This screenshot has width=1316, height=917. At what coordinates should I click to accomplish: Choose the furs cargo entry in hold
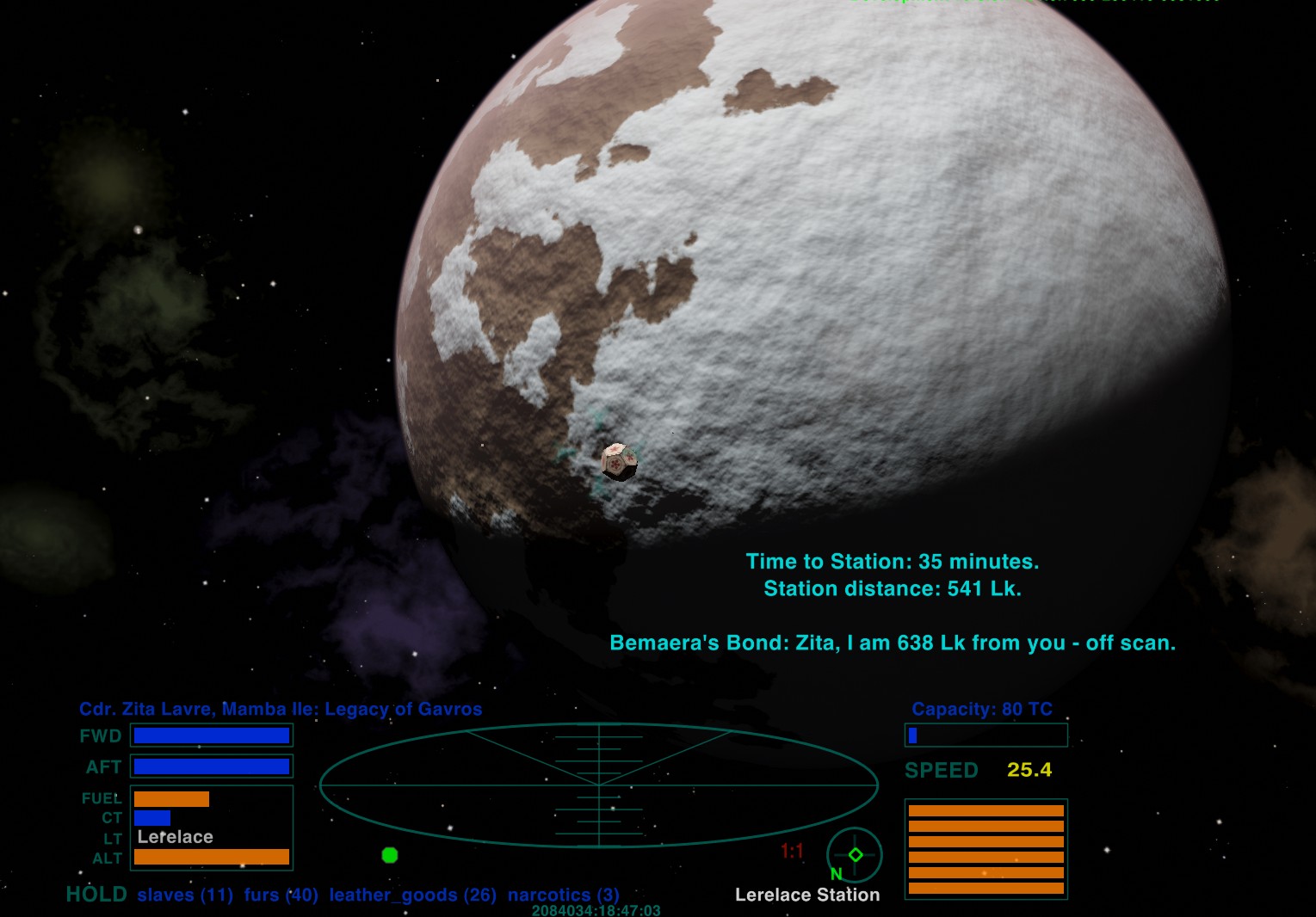(281, 895)
